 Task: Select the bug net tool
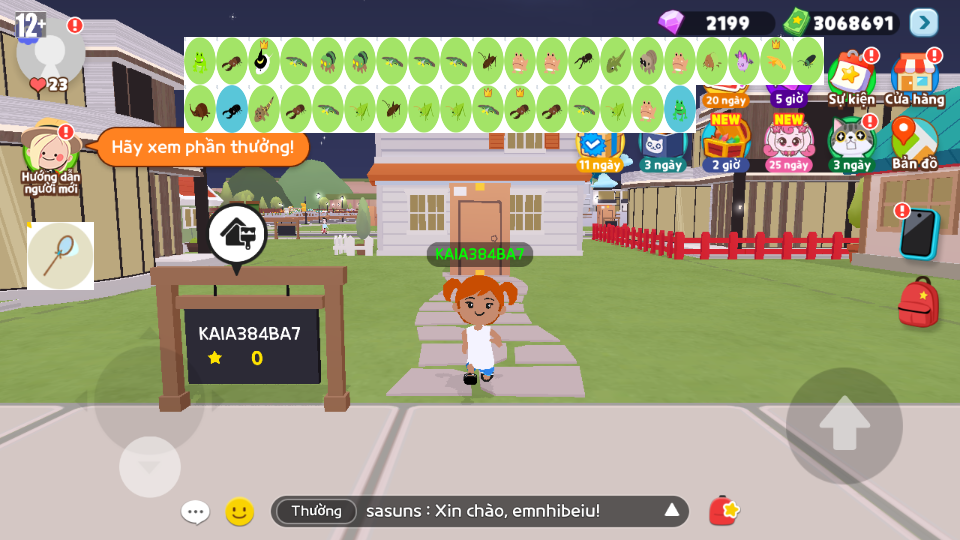(60, 256)
